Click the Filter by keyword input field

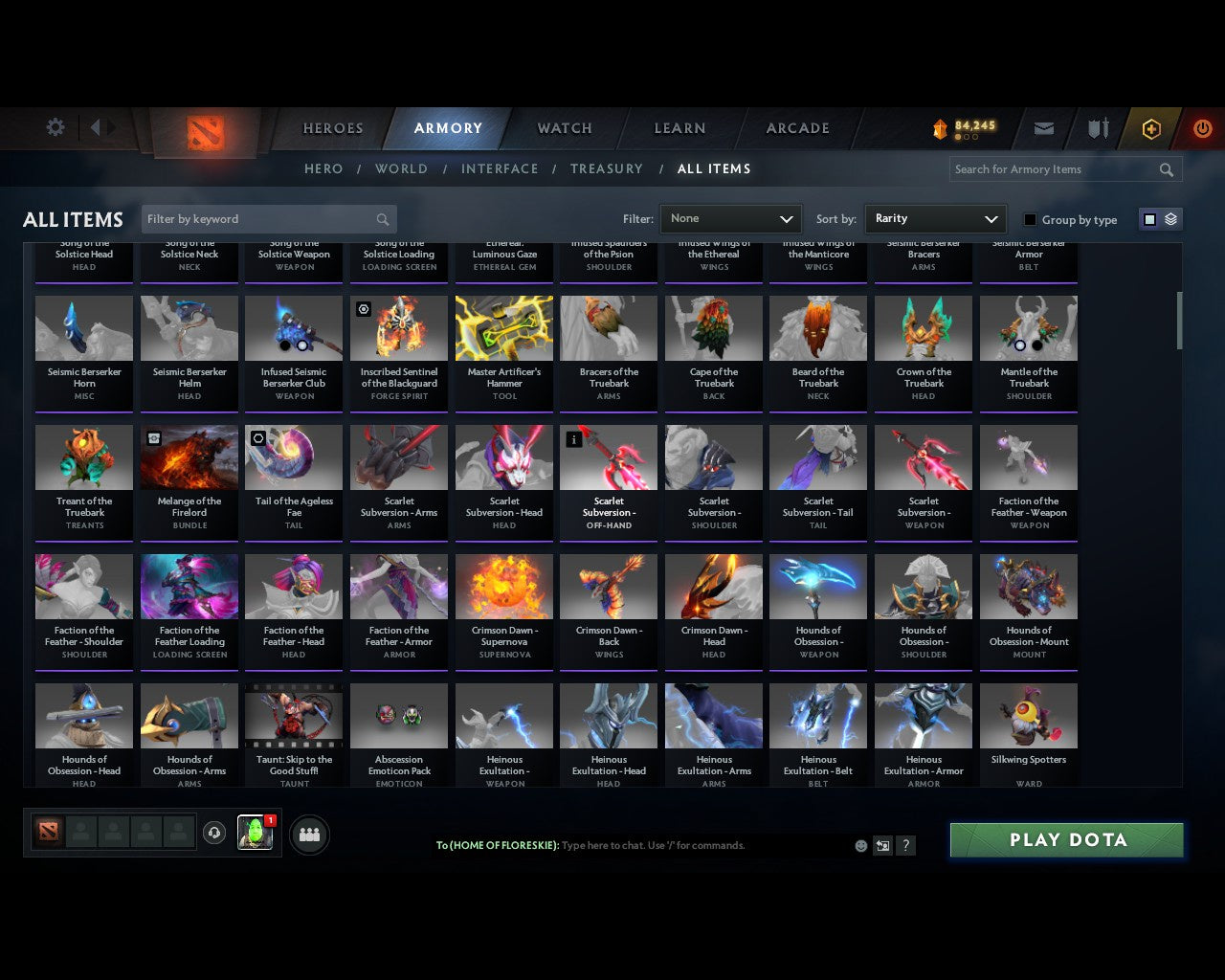[258, 219]
